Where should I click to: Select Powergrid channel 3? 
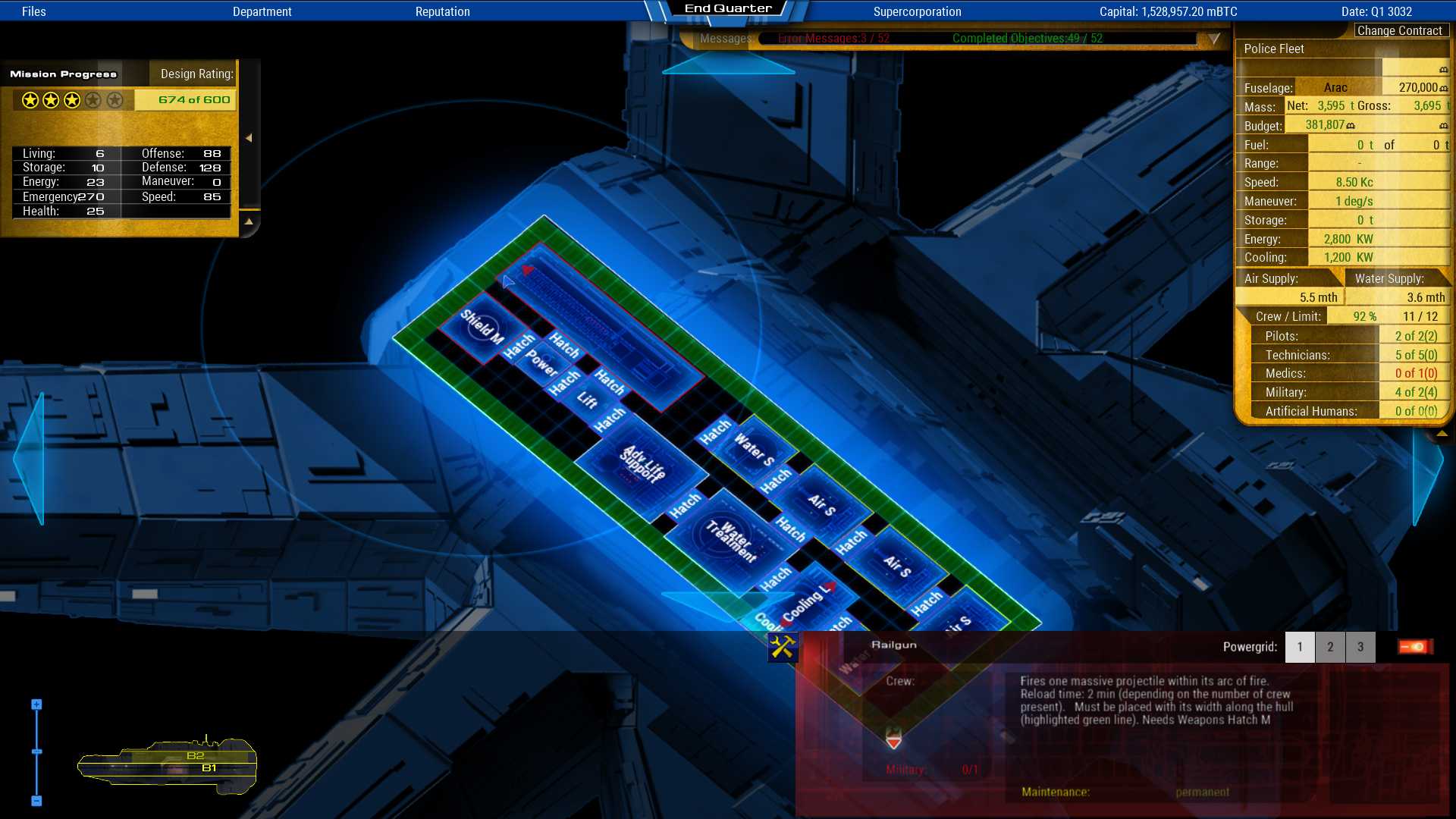(x=1360, y=647)
